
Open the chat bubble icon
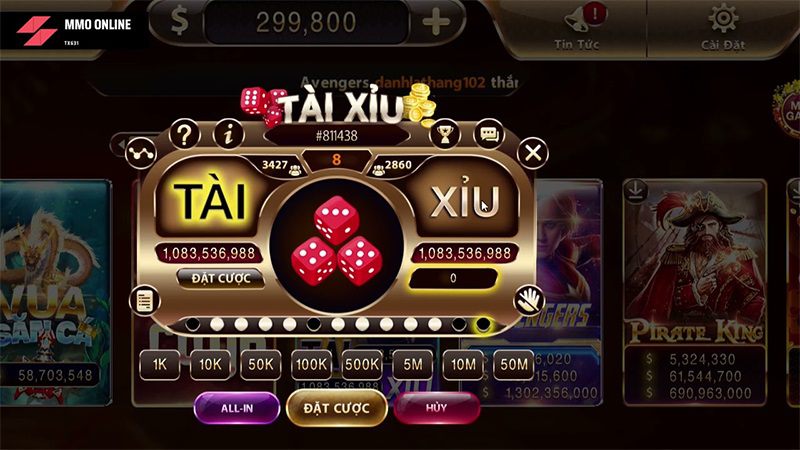click(489, 133)
